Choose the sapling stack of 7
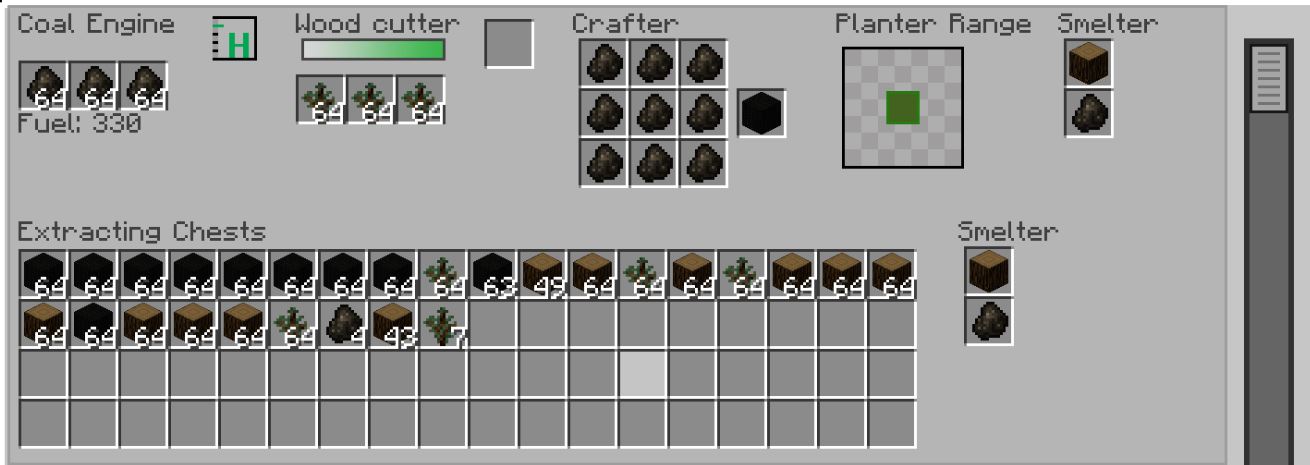This screenshot has width=1310, height=465. [443, 325]
